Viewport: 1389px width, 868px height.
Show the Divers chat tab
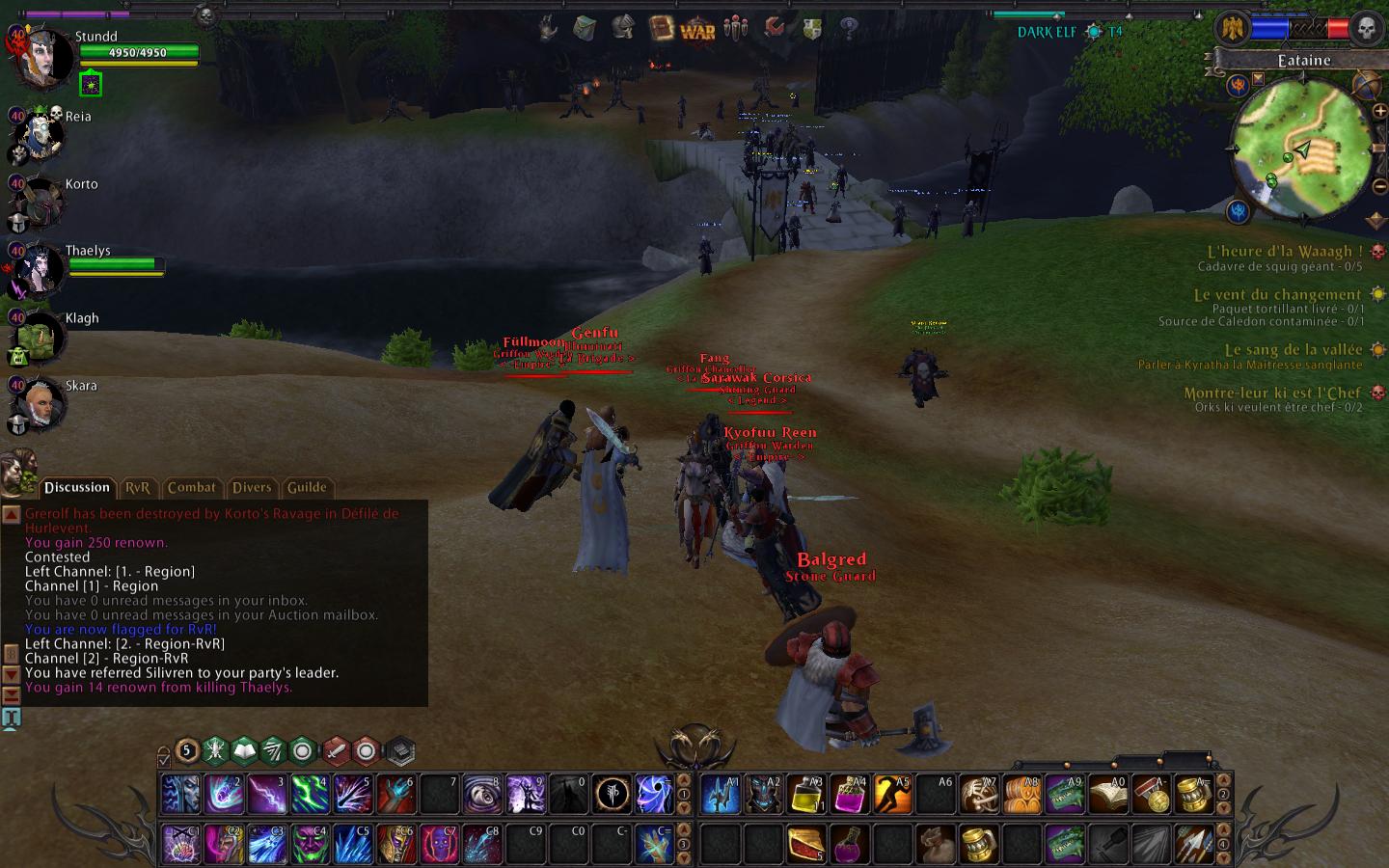tap(252, 488)
